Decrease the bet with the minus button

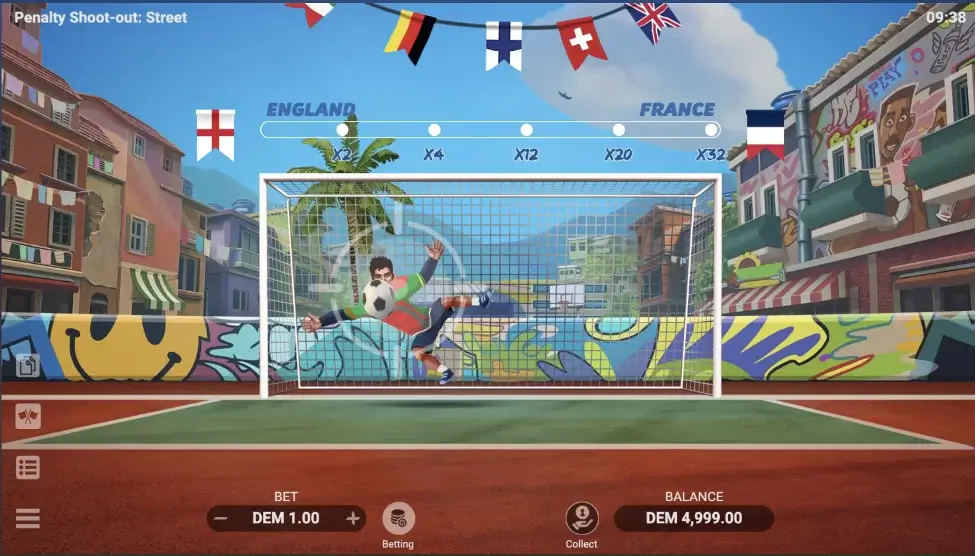[222, 518]
